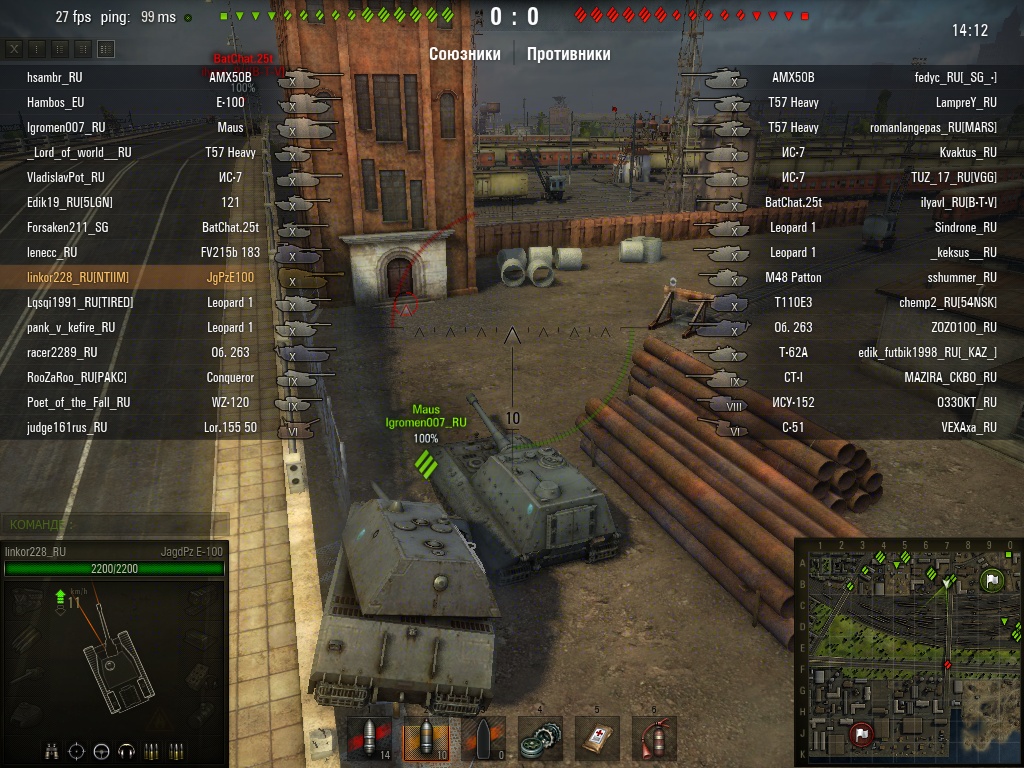Click ally Igromen007_RU with the Maus
The image size is (1024, 768).
[66, 127]
